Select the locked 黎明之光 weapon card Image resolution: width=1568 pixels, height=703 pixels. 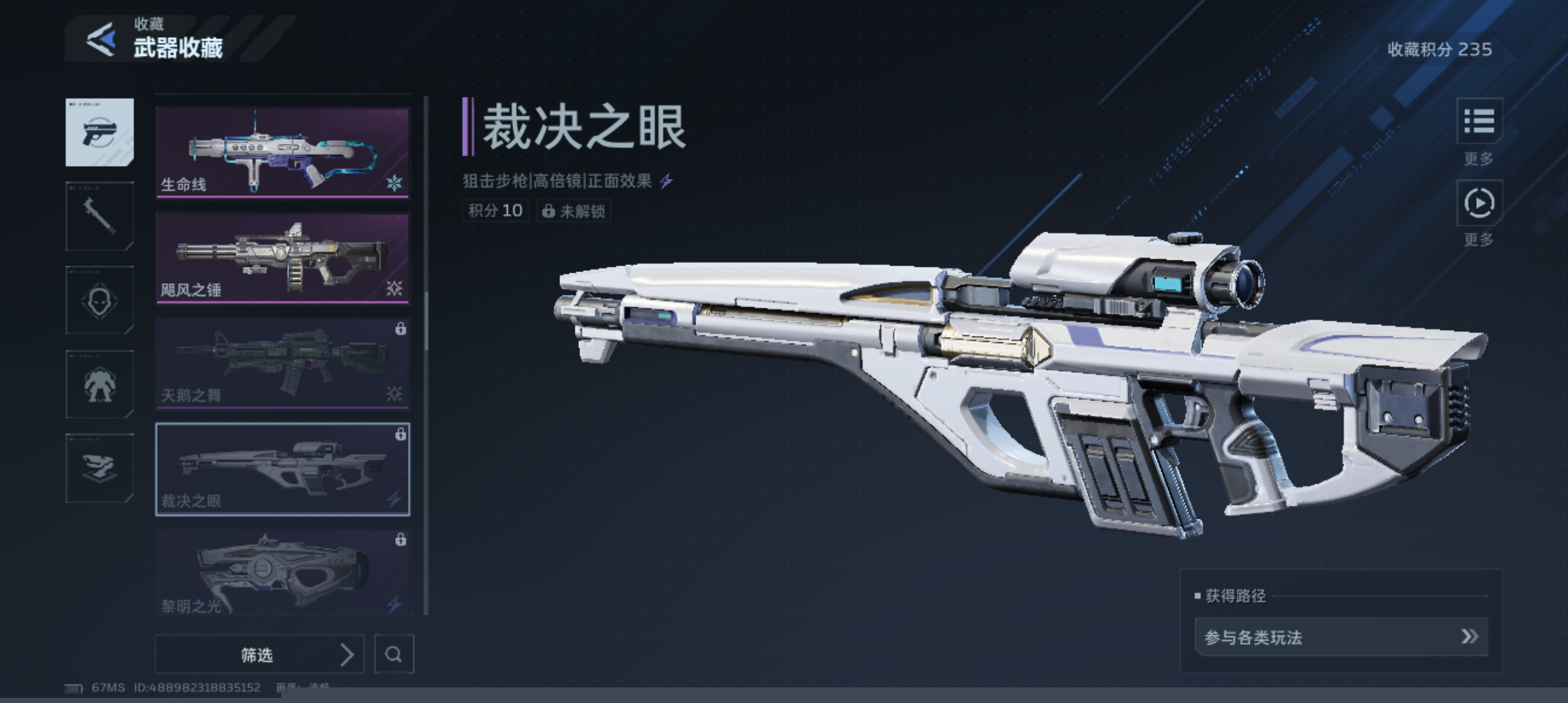(x=283, y=572)
